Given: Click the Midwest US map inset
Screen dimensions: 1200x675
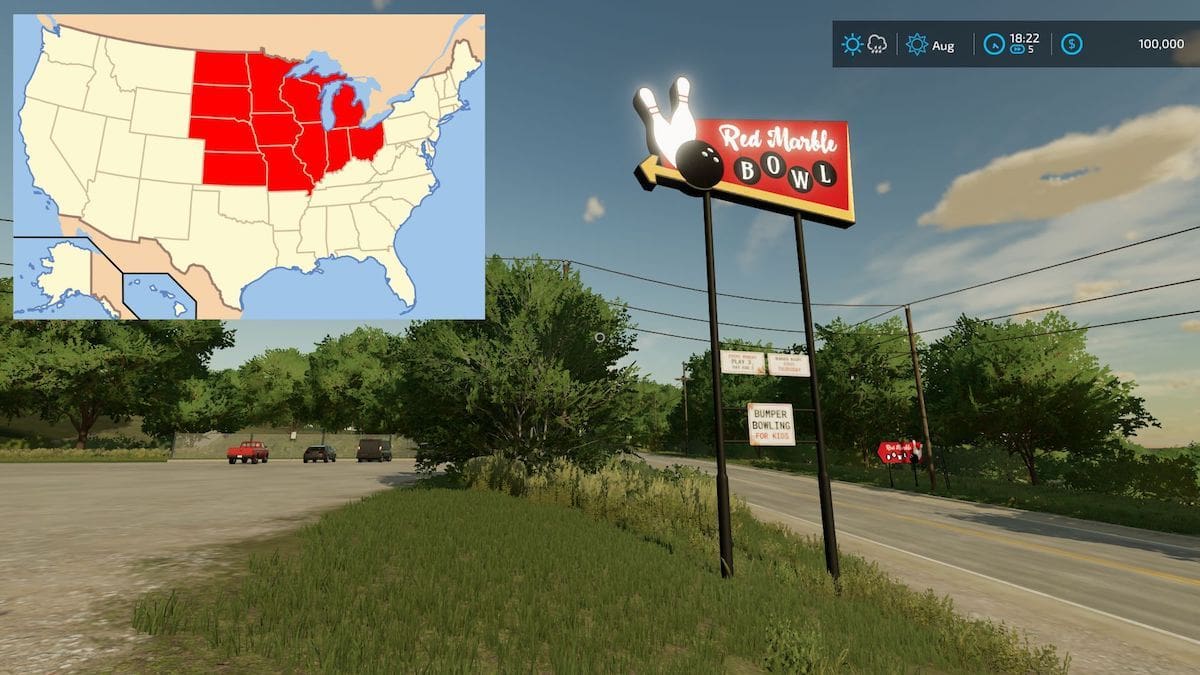Looking at the screenshot, I should pyautogui.click(x=249, y=166).
